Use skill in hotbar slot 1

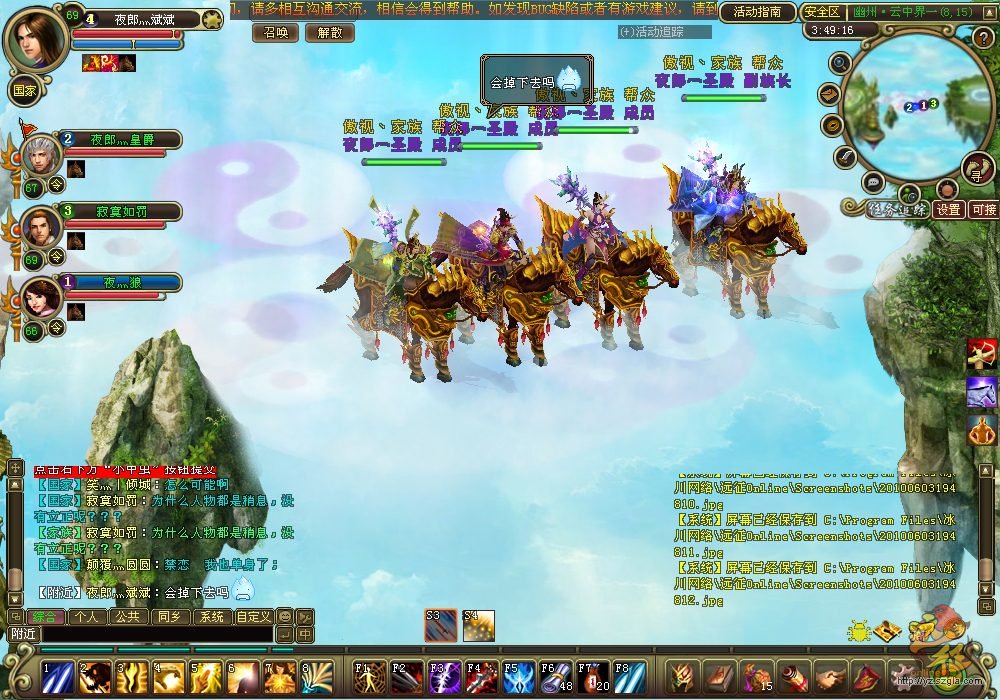(57, 677)
